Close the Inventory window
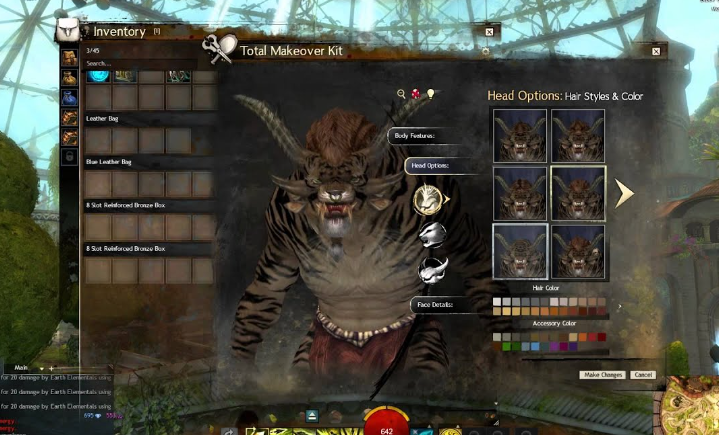Viewport: 719px width, 435px height. [x=489, y=32]
